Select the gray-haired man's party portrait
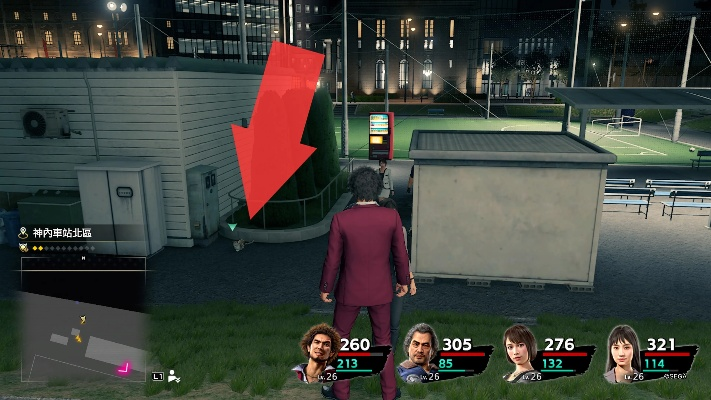 418,354
